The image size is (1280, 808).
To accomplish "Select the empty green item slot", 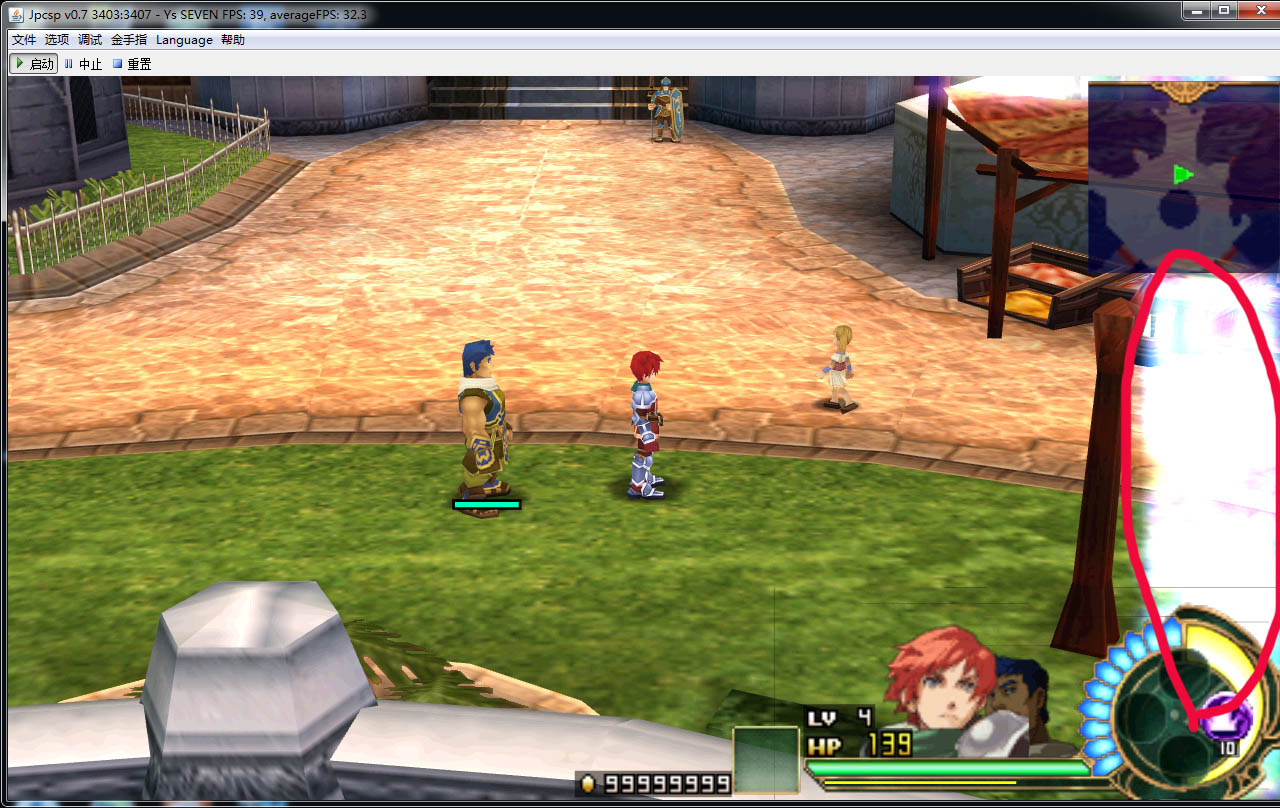I will pyautogui.click(x=766, y=760).
